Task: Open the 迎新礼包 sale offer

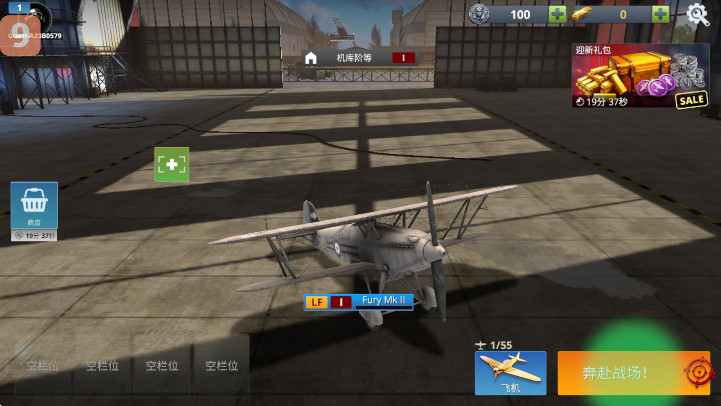Action: tap(640, 76)
